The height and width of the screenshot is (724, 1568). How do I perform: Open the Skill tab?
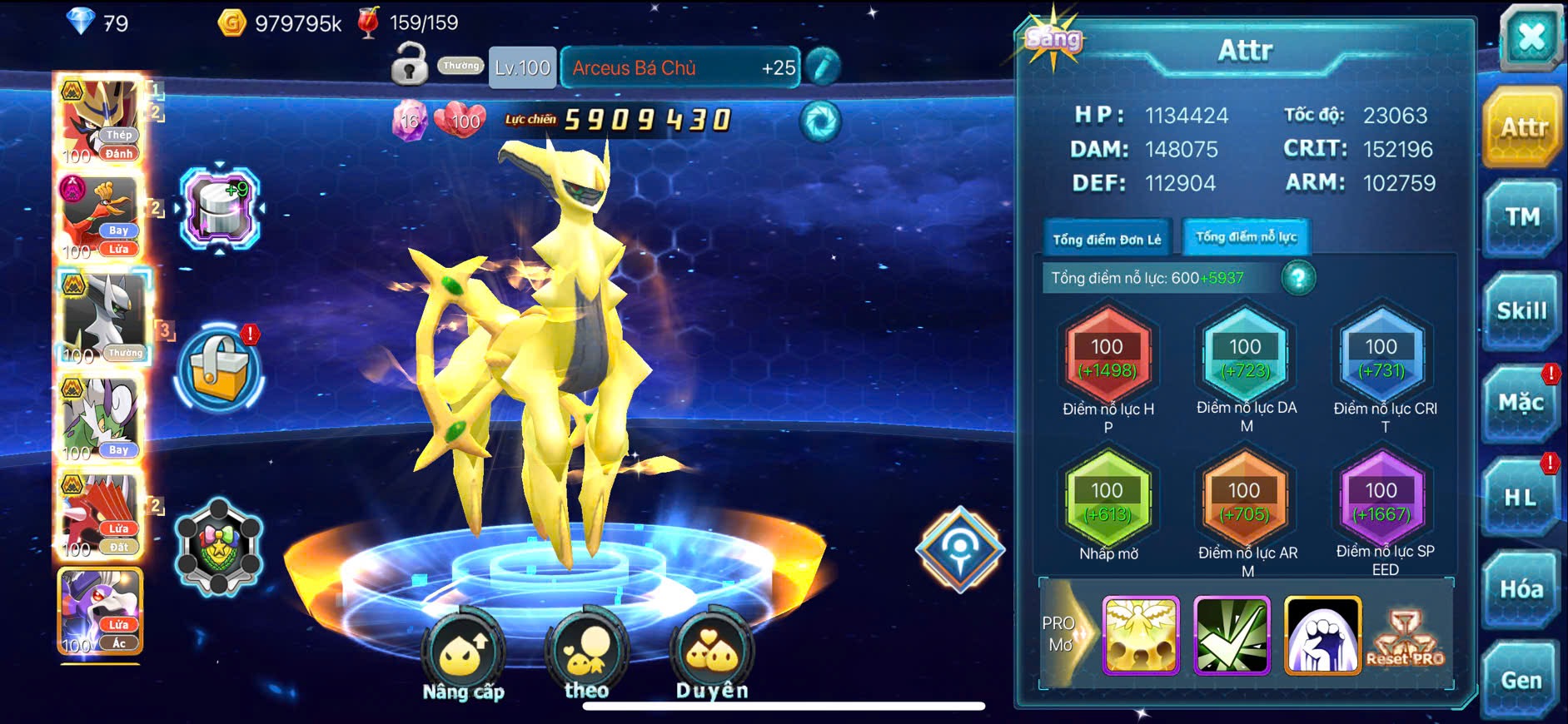[x=1521, y=311]
